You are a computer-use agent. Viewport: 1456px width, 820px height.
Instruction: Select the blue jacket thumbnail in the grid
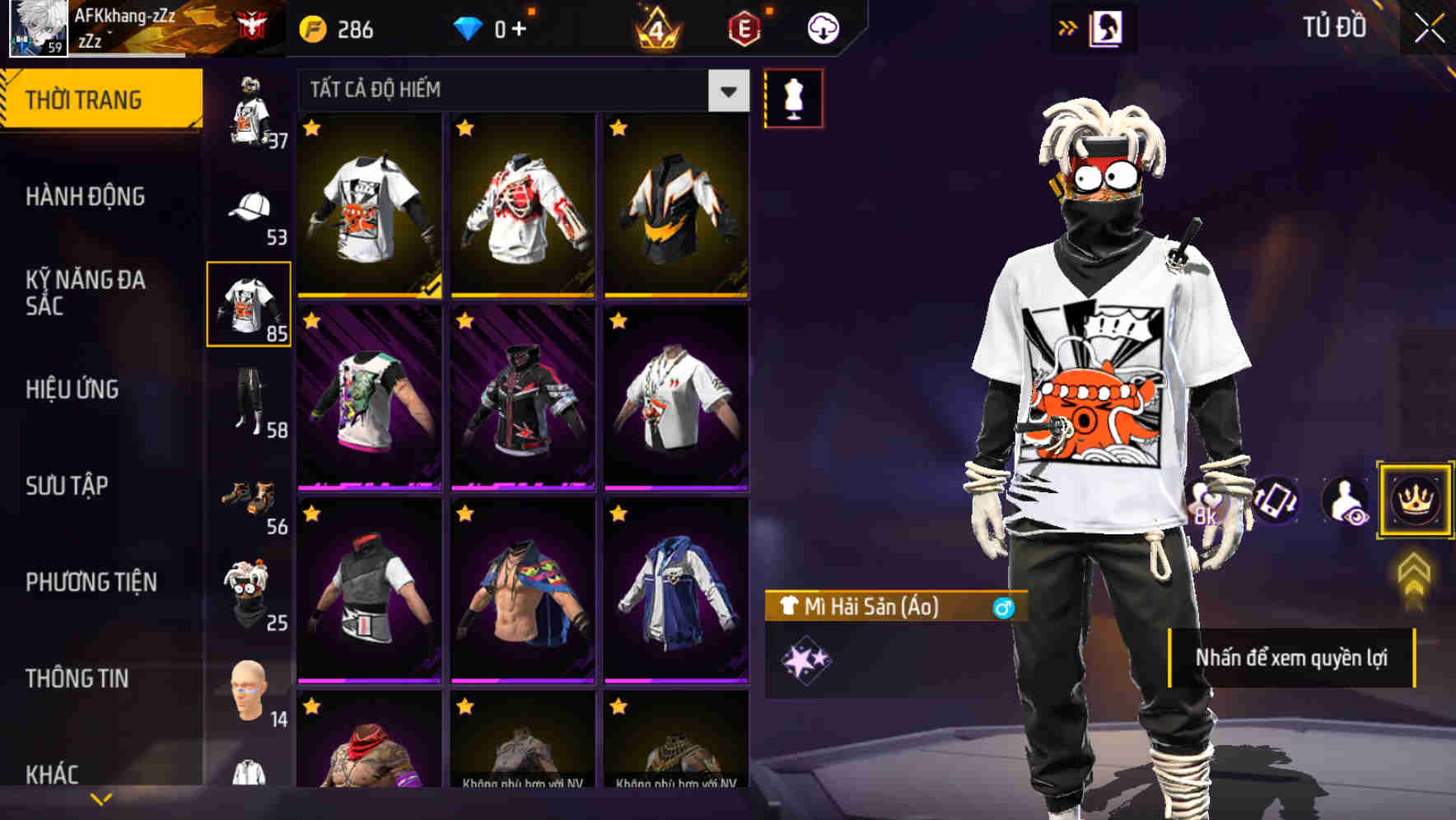(x=675, y=601)
